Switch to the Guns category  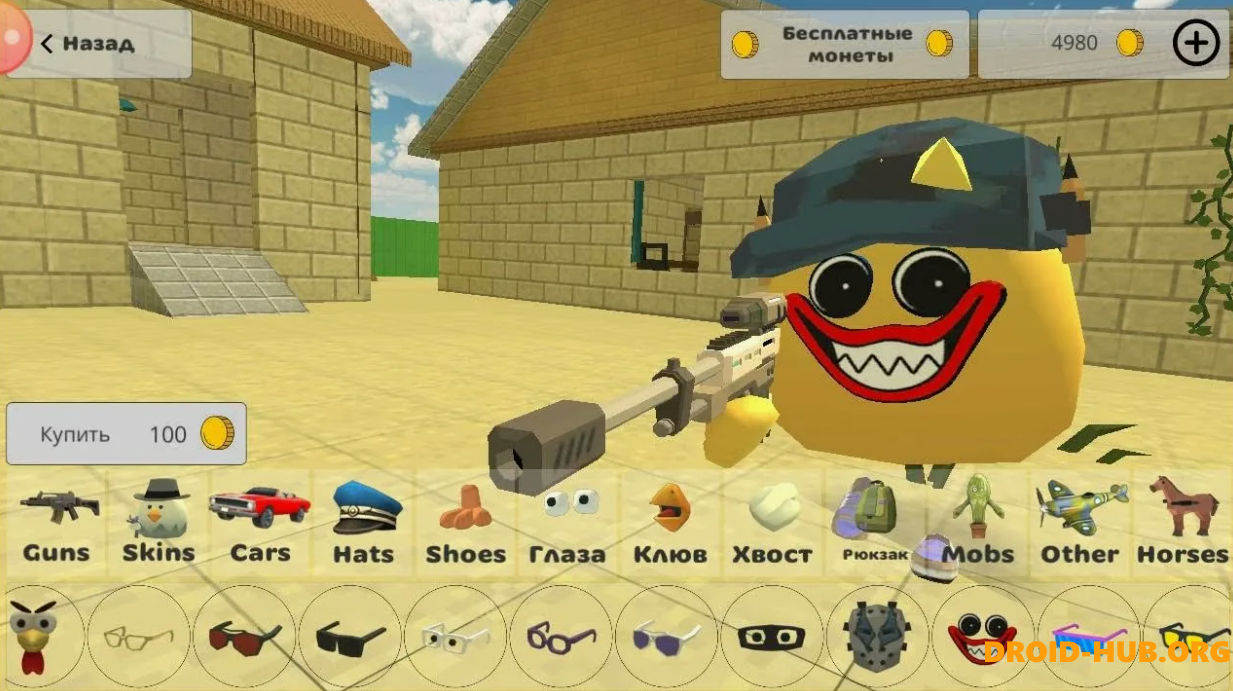57,525
